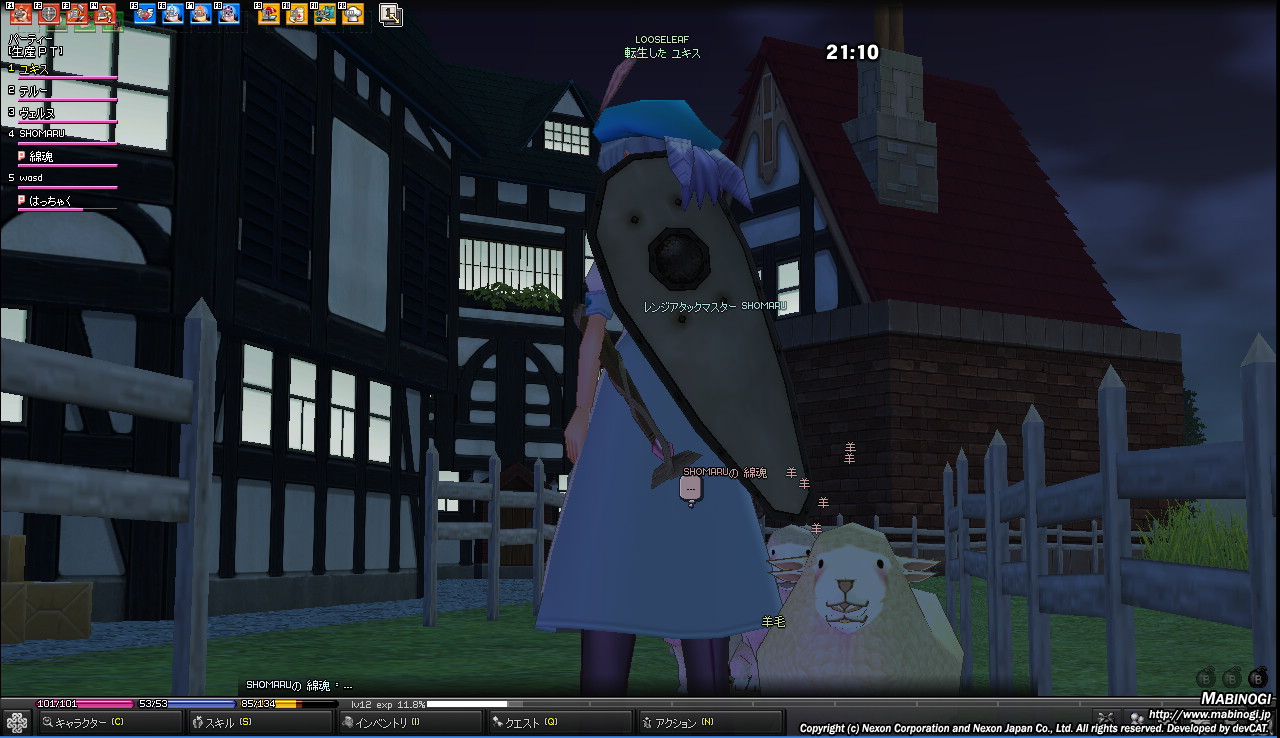Open the スキル skills window
The width and height of the screenshot is (1280, 738).
tap(220, 722)
